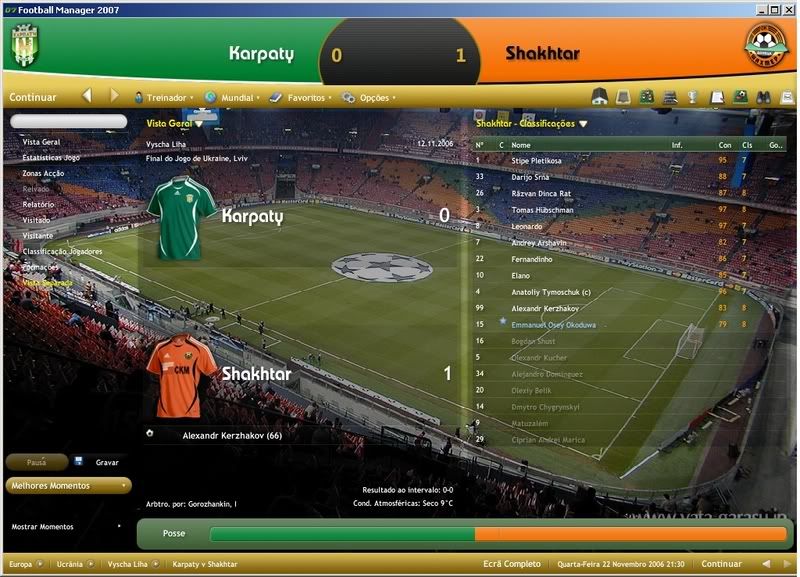Click Gravar to save the match

(106, 462)
